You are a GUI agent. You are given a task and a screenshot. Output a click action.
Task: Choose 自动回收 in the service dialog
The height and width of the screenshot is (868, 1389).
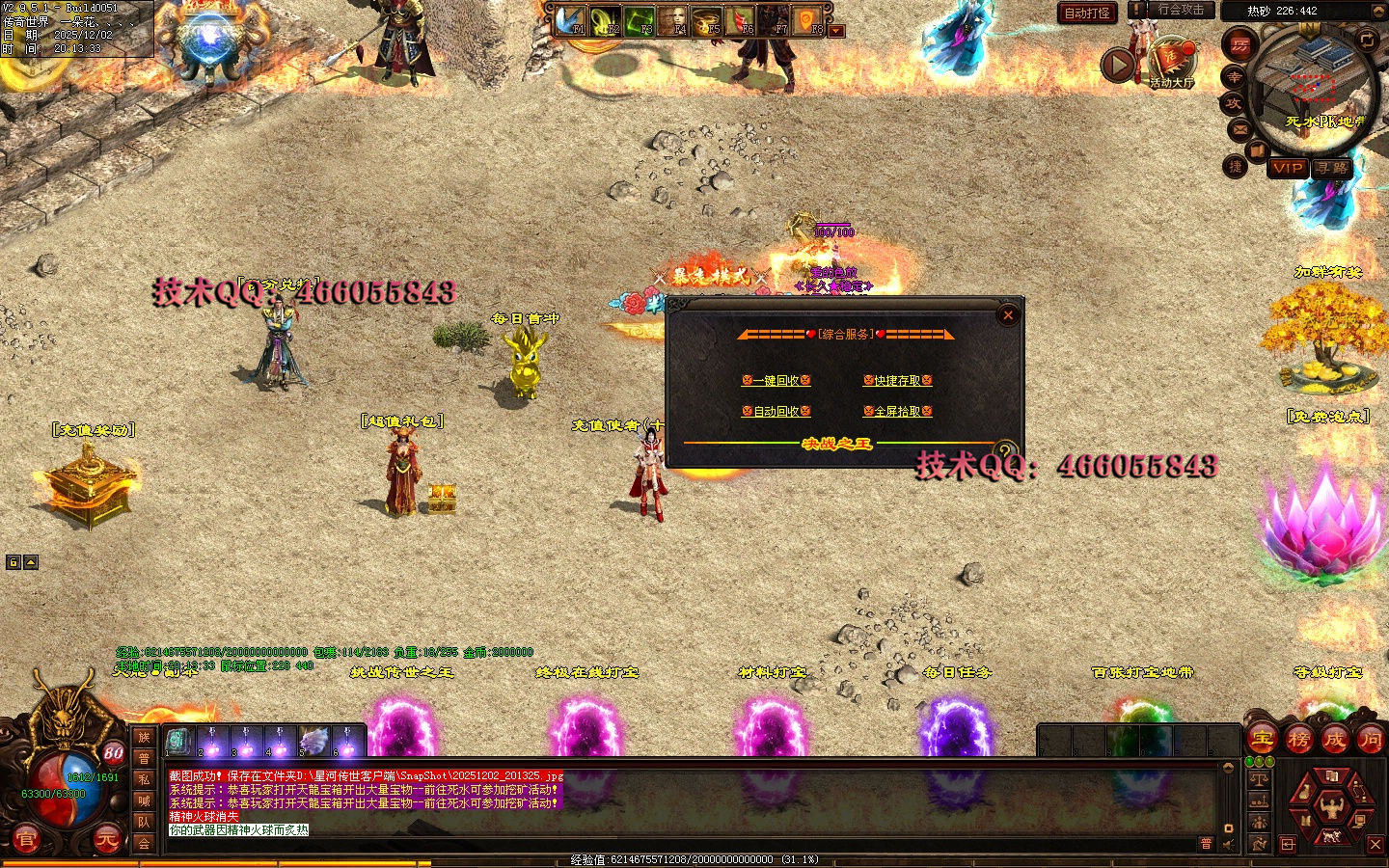tap(776, 412)
